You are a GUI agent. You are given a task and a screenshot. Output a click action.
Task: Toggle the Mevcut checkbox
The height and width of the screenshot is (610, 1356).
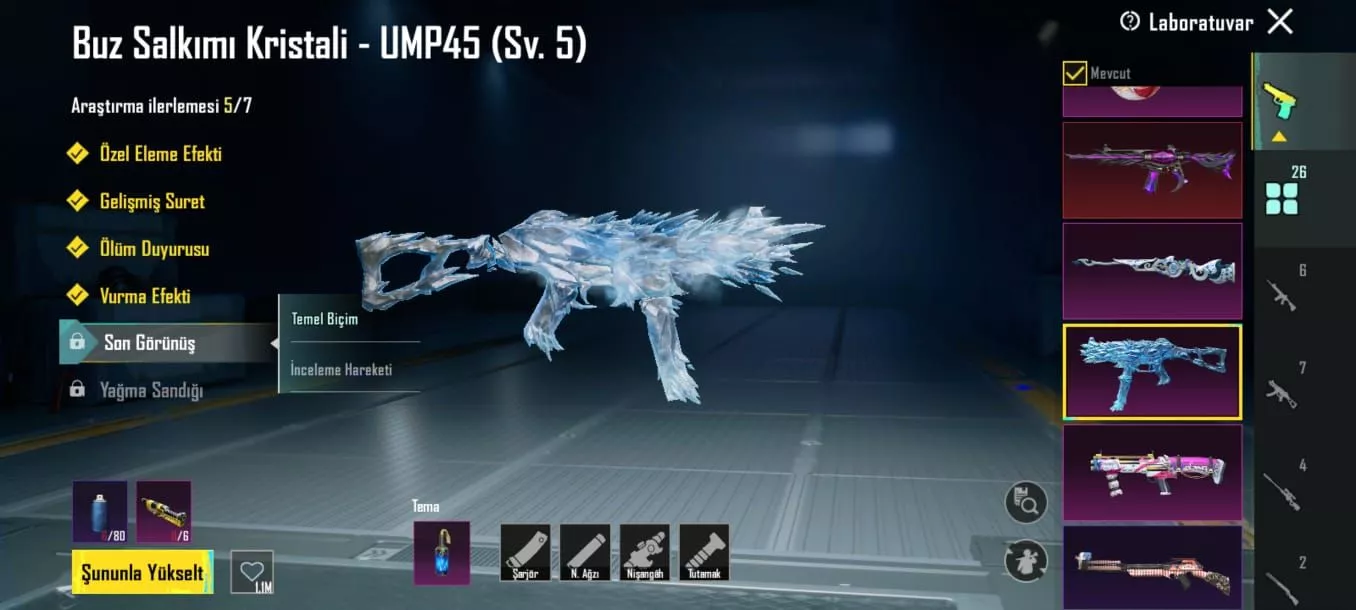coord(1075,73)
